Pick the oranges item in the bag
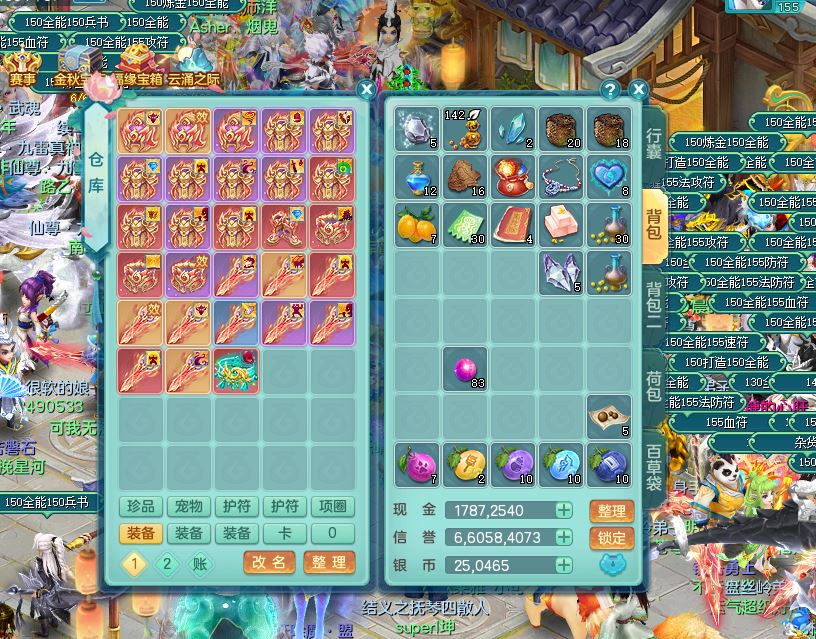This screenshot has width=816, height=639. [416, 224]
